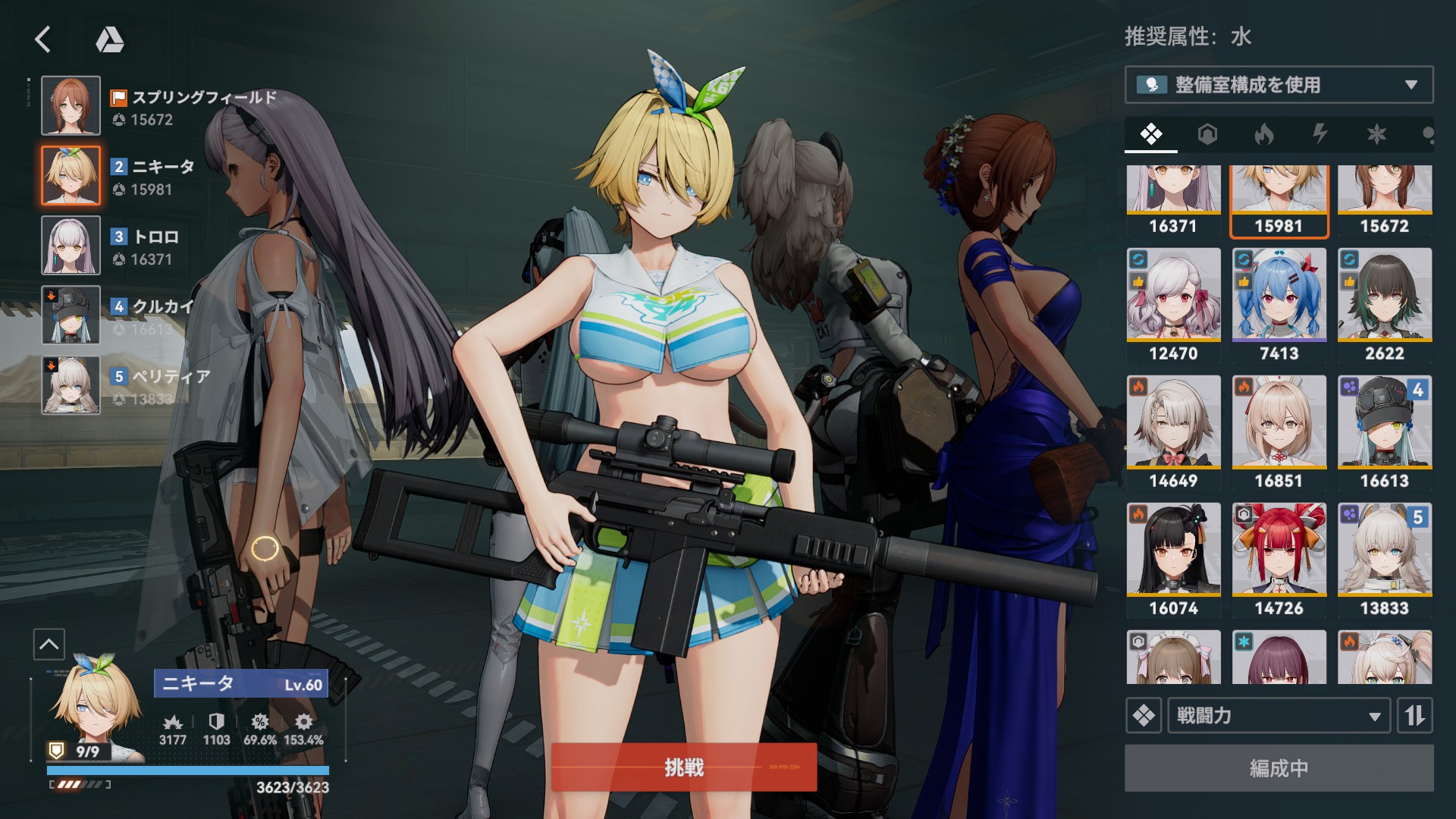Click the triangular home logo icon

pos(110,39)
